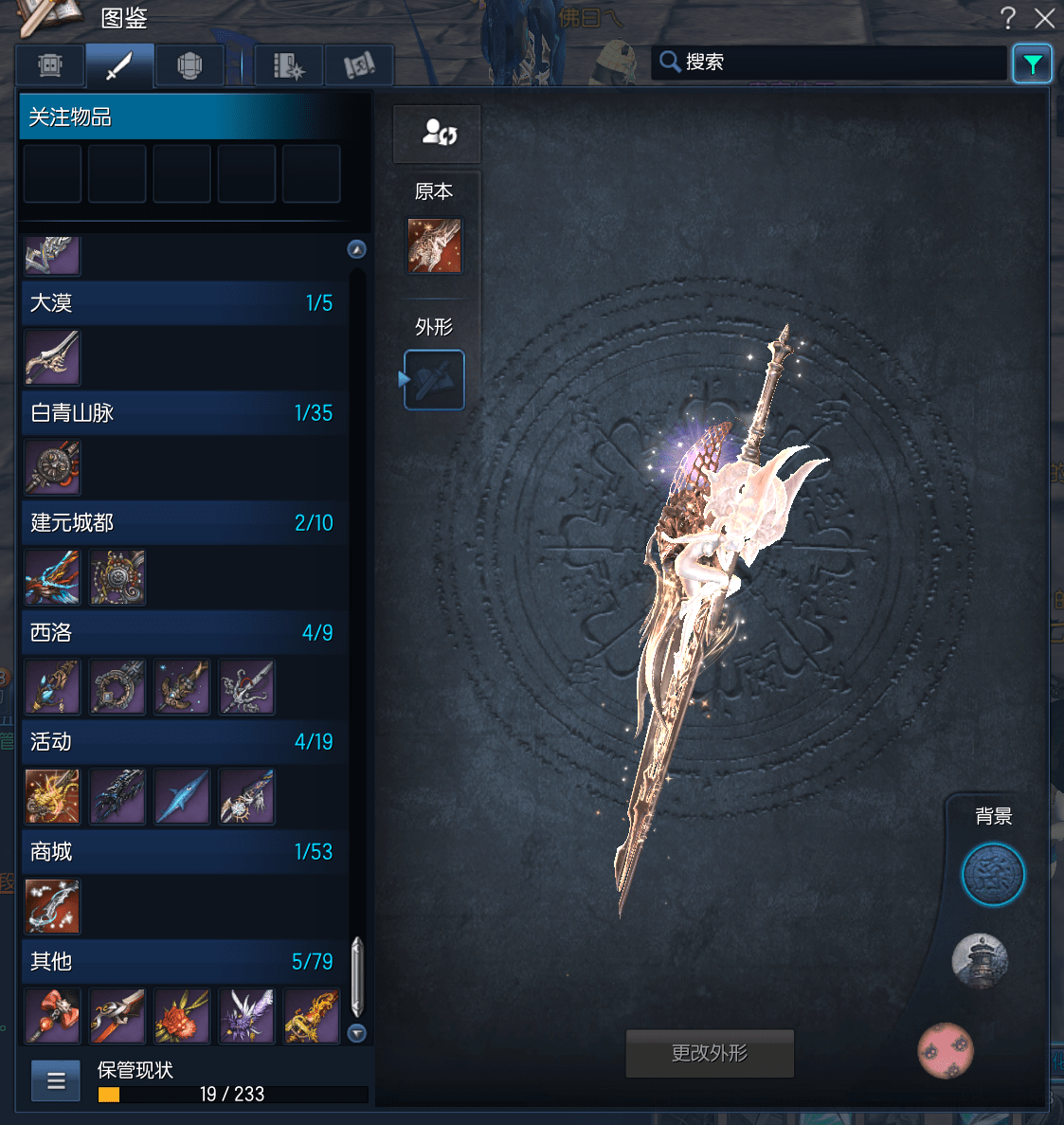Choose the blue emblem background

(x=993, y=875)
